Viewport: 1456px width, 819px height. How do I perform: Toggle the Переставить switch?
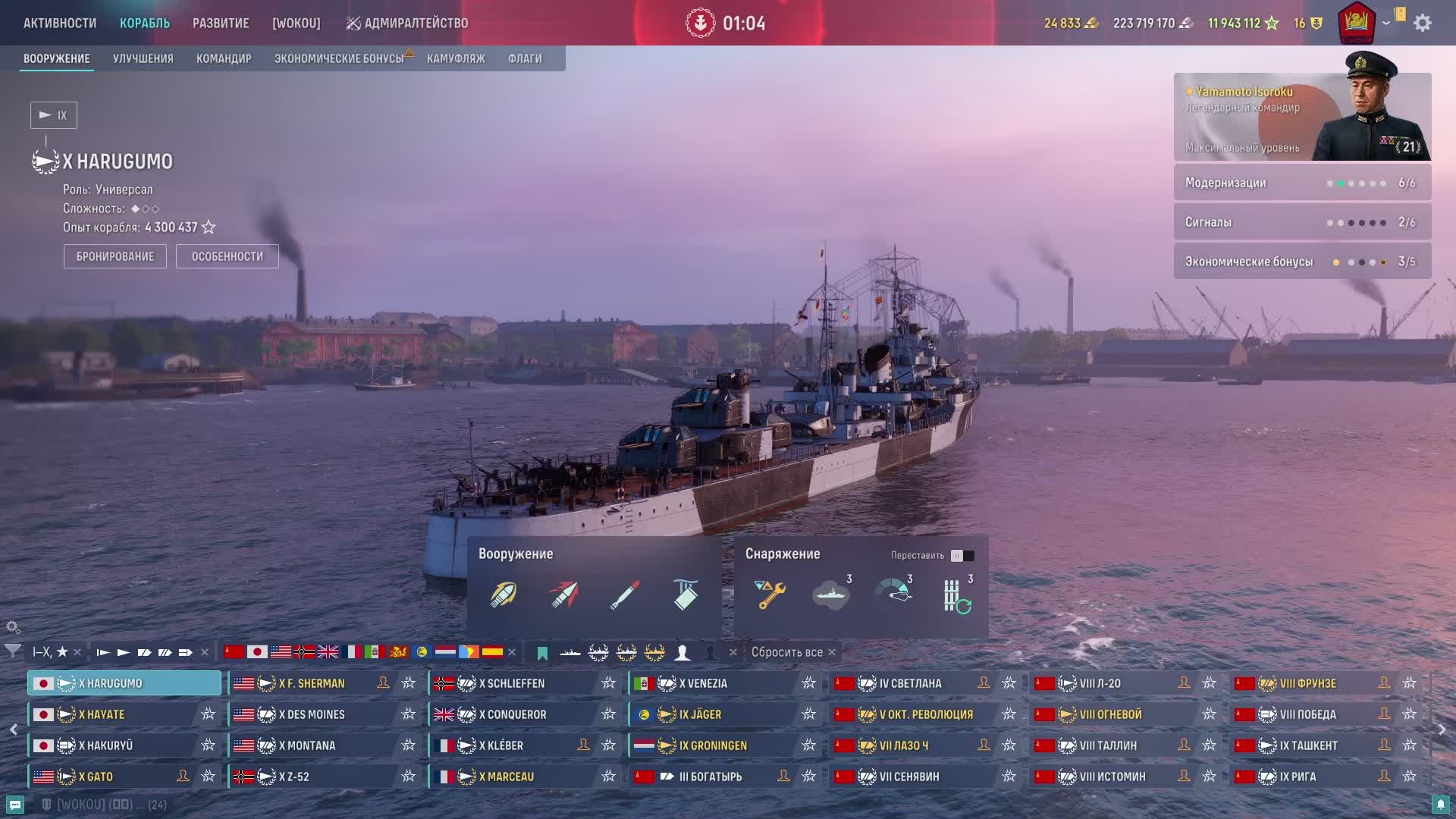pyautogui.click(x=962, y=556)
